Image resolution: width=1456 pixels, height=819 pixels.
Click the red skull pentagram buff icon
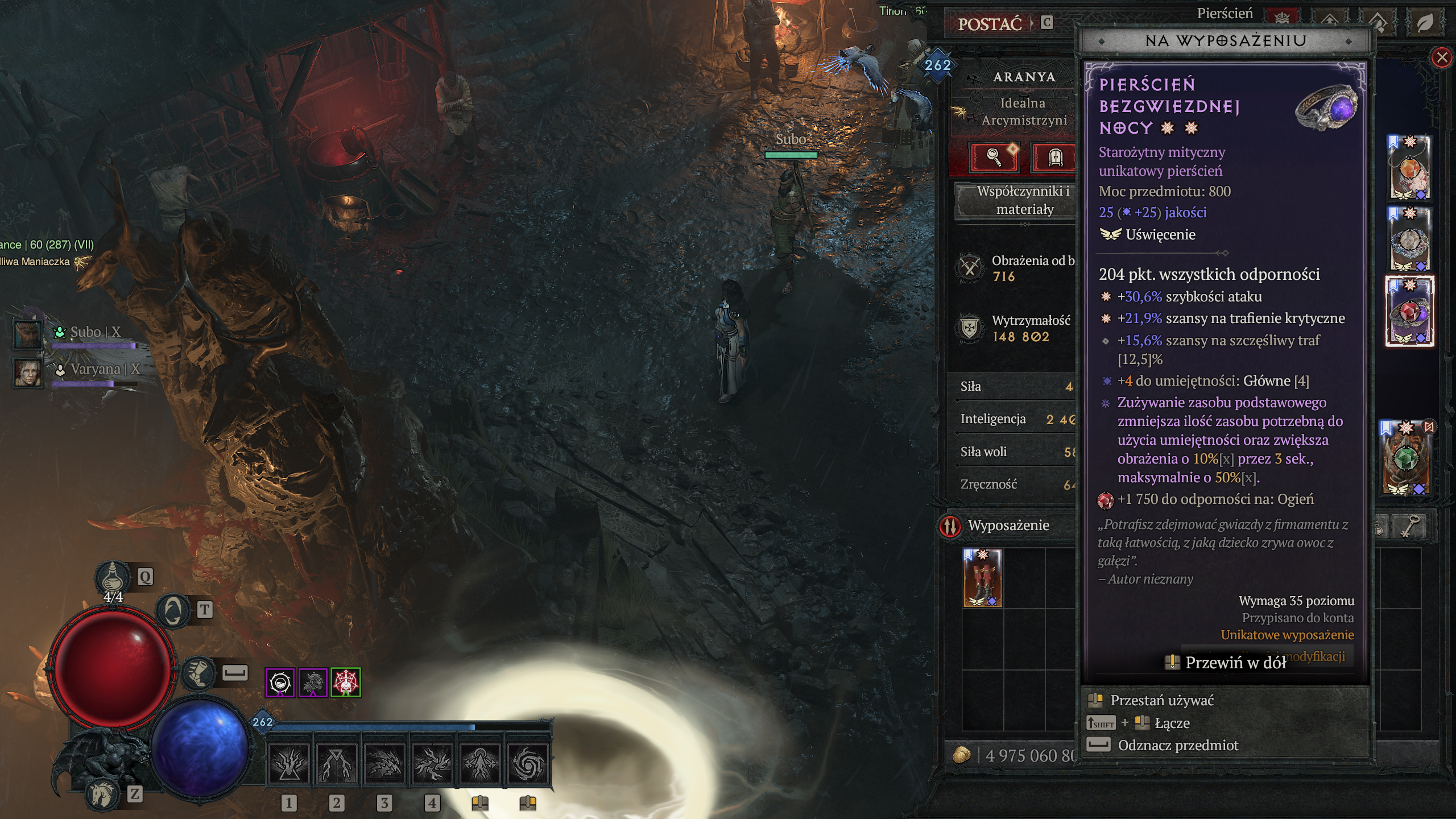pos(345,682)
